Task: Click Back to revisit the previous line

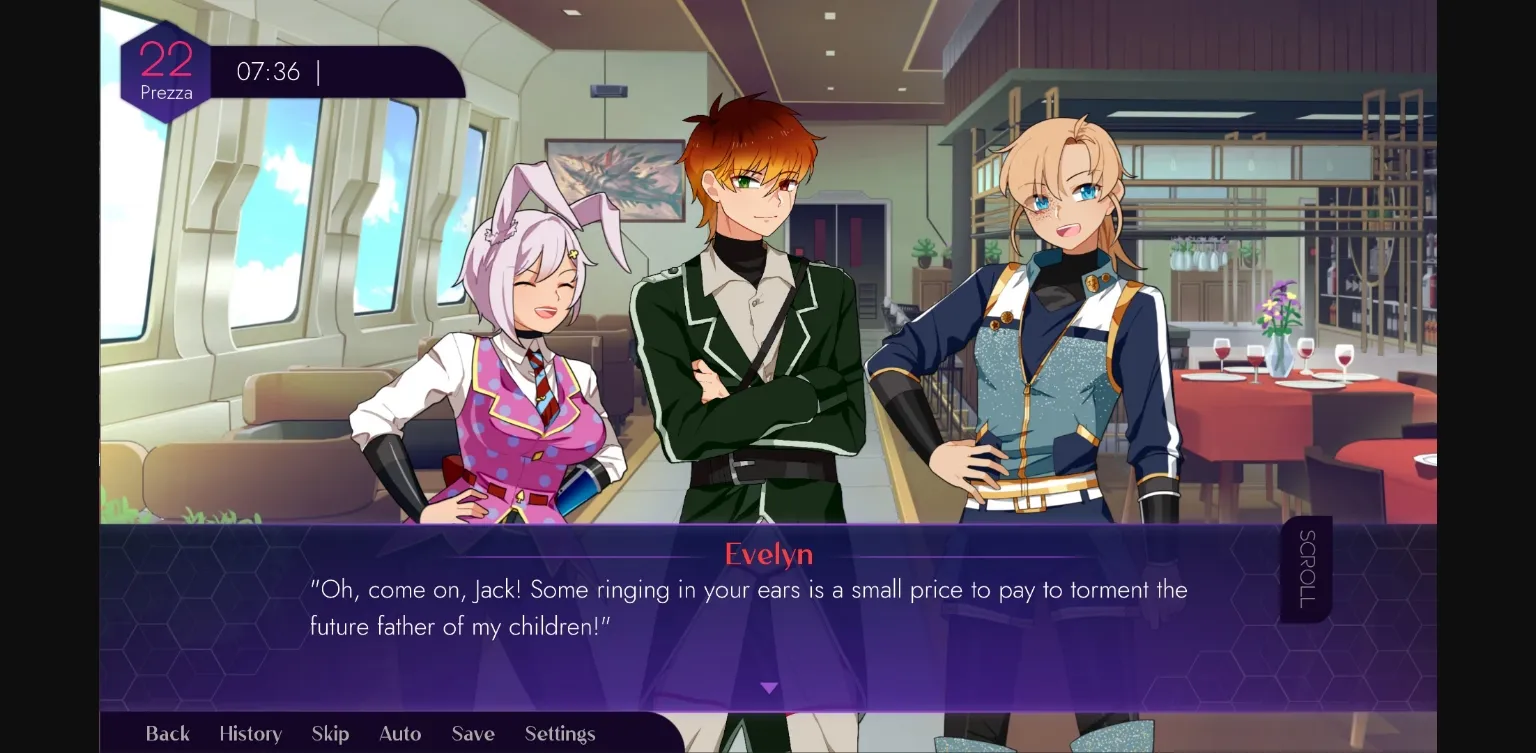Action: [166, 733]
